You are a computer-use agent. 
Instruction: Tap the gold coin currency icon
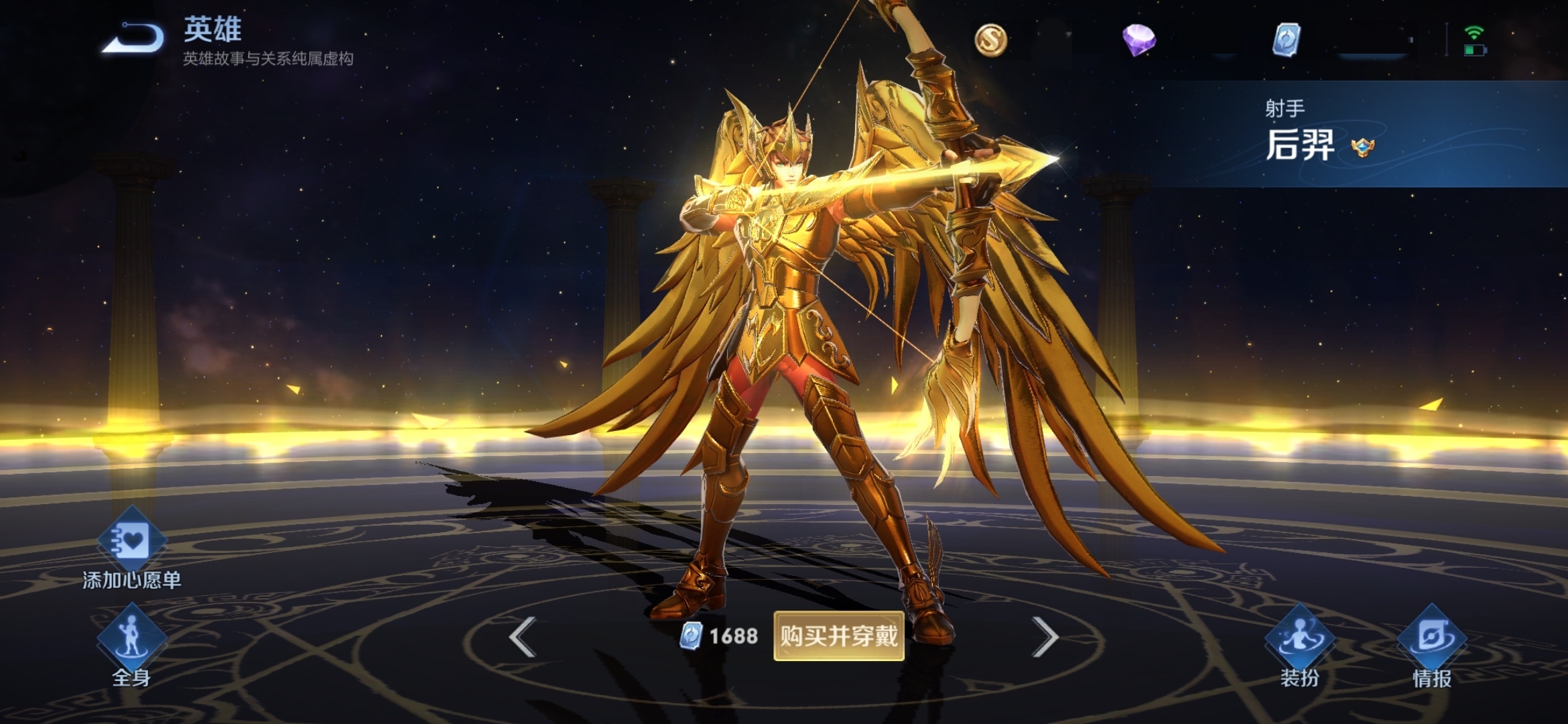[990, 40]
